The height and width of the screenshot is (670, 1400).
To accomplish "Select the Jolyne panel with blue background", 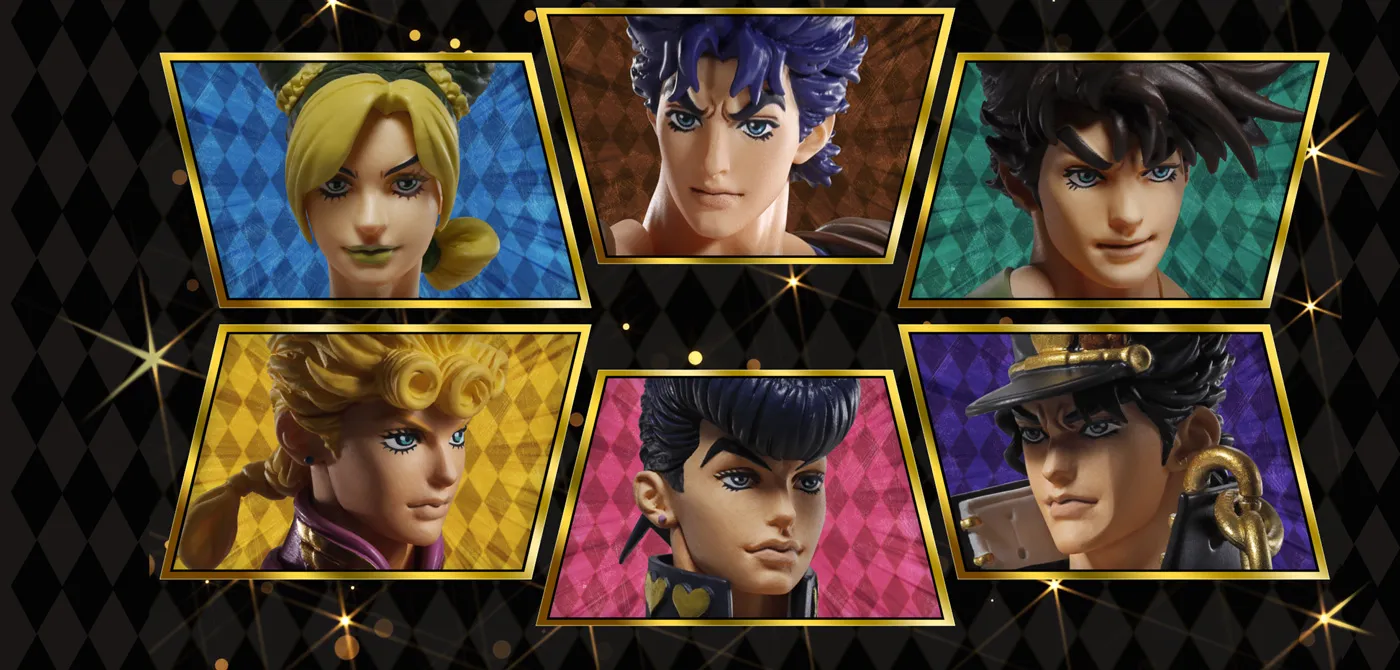I will click(x=375, y=180).
